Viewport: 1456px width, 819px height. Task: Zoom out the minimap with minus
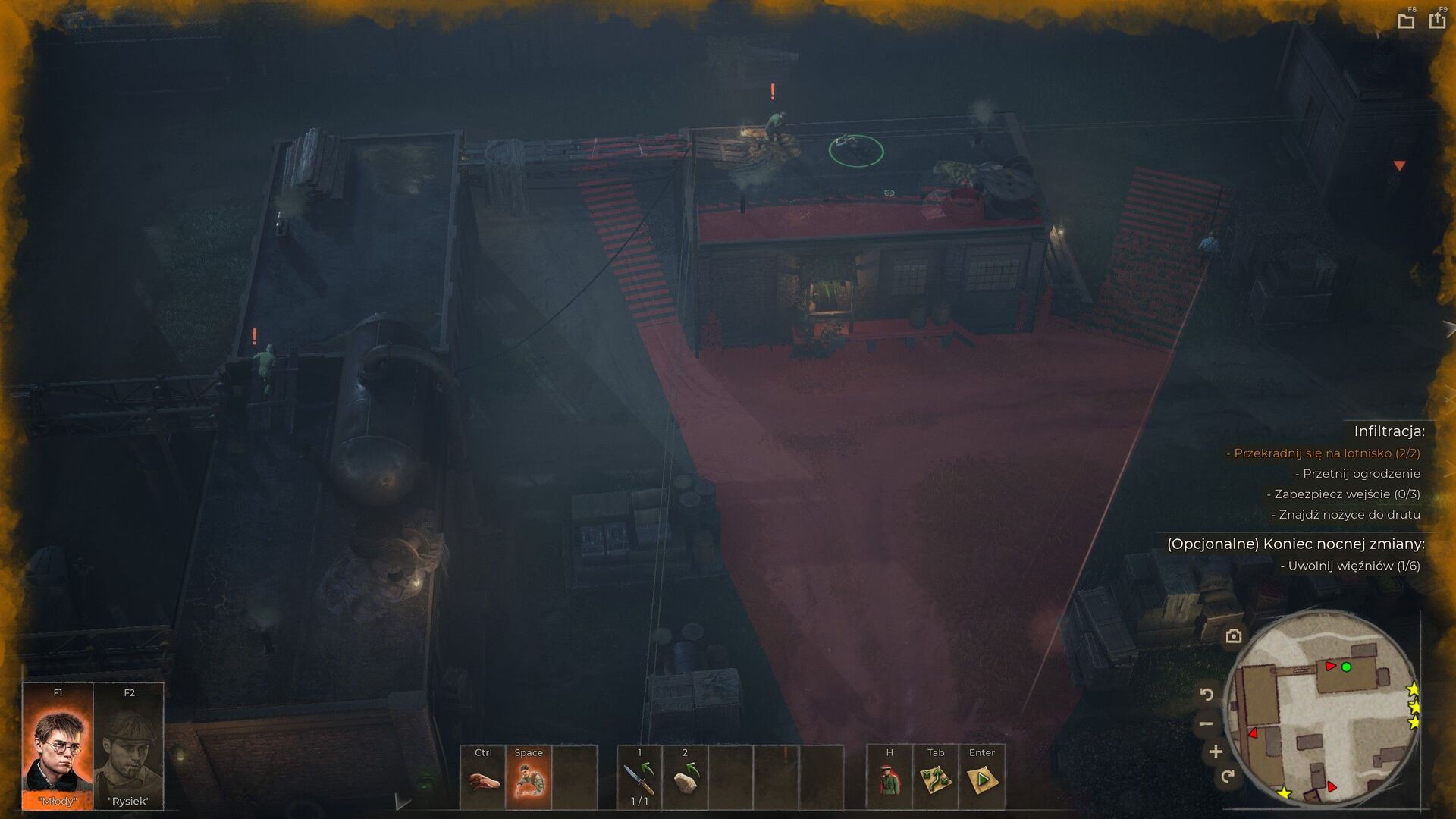pos(1207,723)
